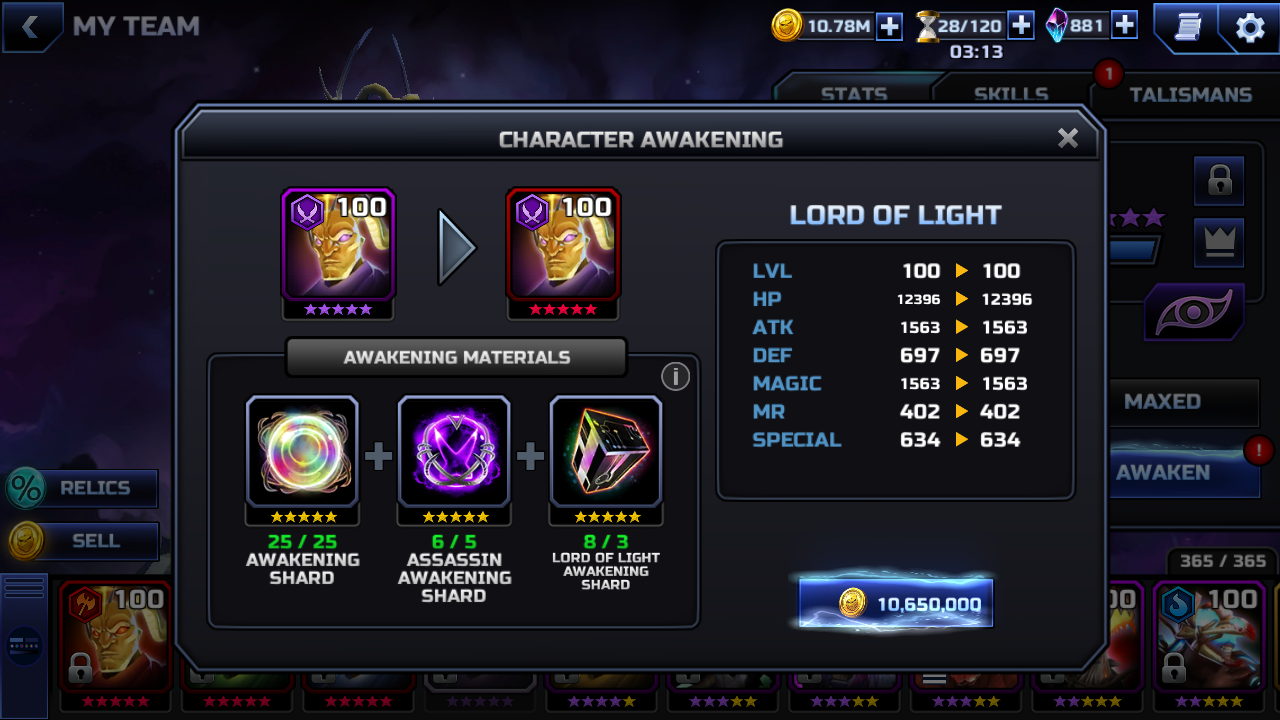Confirm awakening for 10,650,000 gold
Image resolution: width=1280 pixels, height=720 pixels.
point(896,603)
